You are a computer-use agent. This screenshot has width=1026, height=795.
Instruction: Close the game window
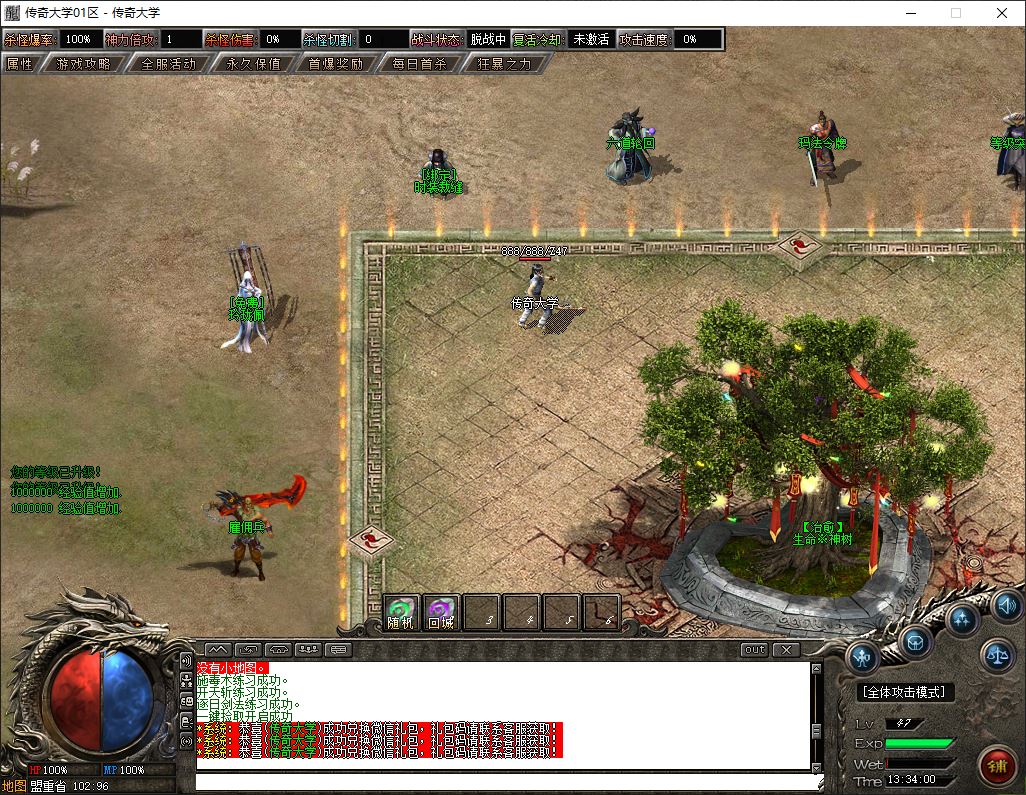pos(1002,14)
